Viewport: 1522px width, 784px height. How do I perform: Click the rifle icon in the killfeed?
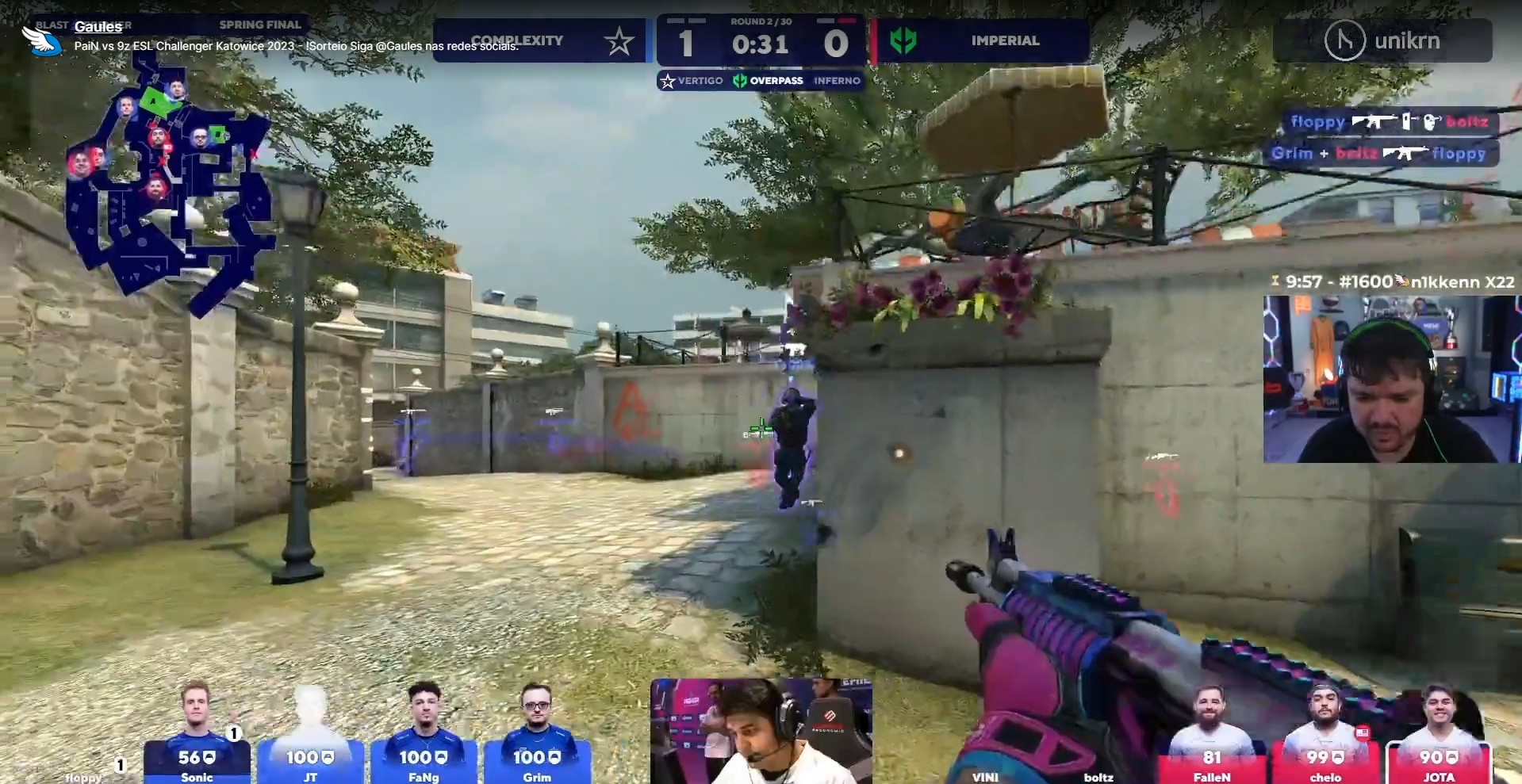tap(1406, 154)
